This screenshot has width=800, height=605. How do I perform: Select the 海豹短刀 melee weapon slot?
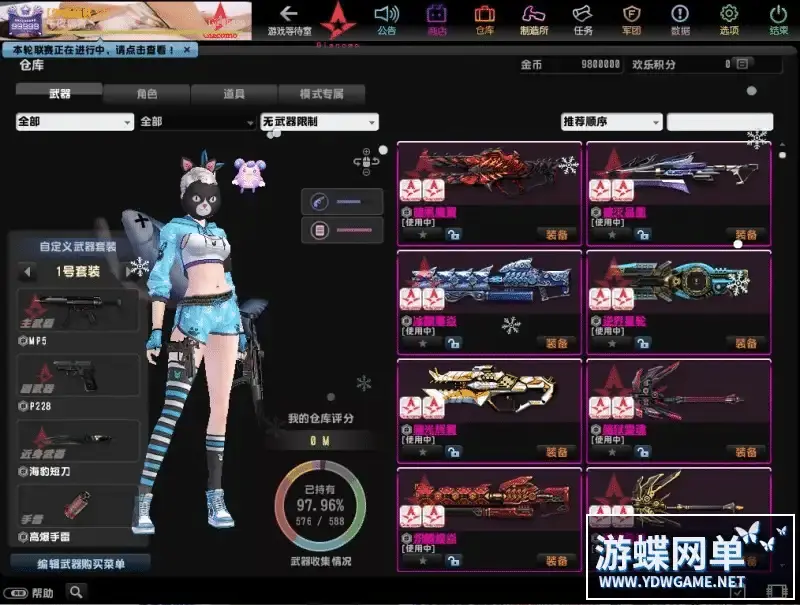(x=78, y=440)
